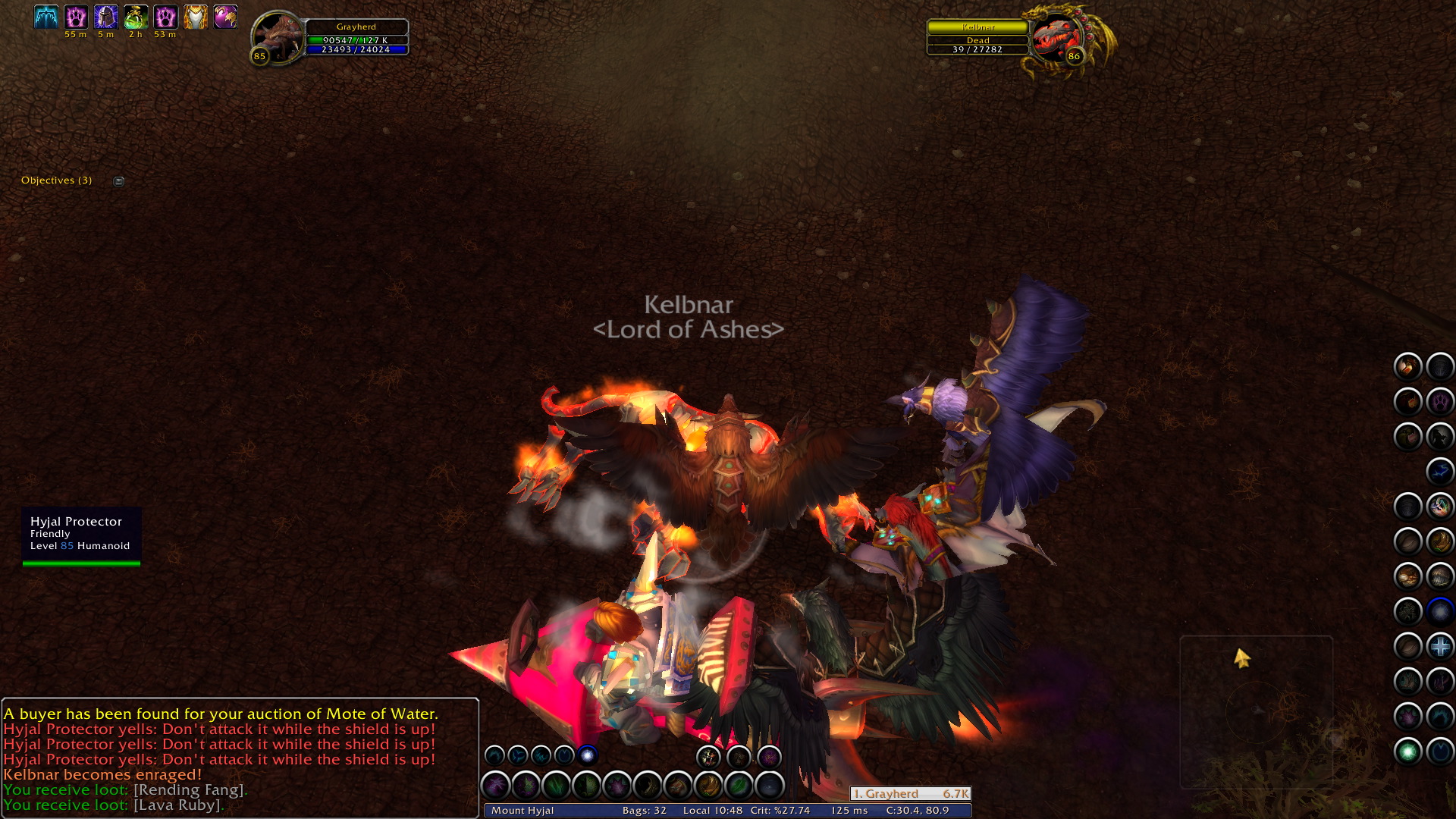The height and width of the screenshot is (819, 1456).
Task: Click the cyan wings buff icon
Action: [x=45, y=17]
